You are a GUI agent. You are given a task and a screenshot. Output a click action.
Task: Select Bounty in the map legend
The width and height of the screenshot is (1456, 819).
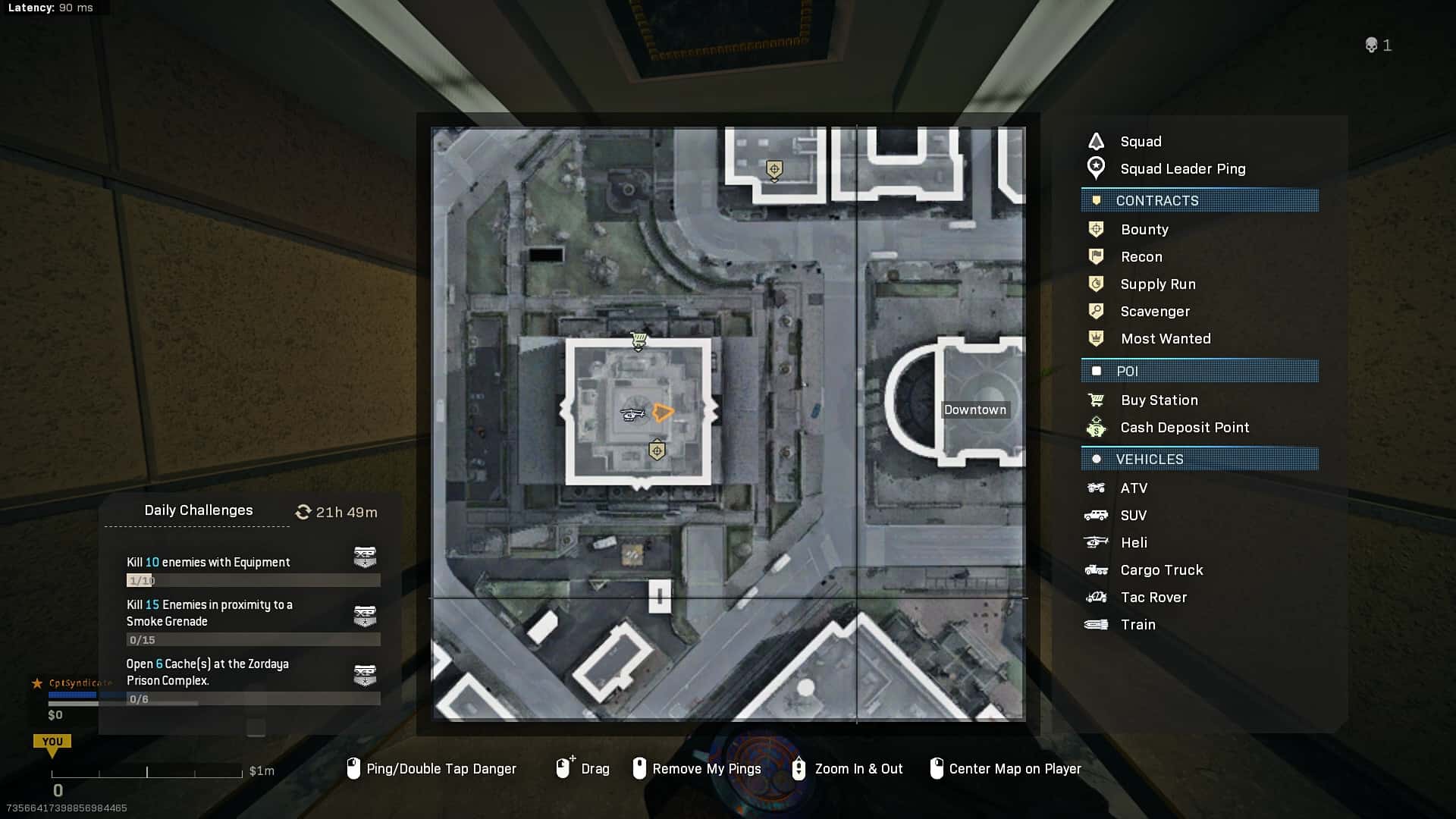click(x=1144, y=229)
